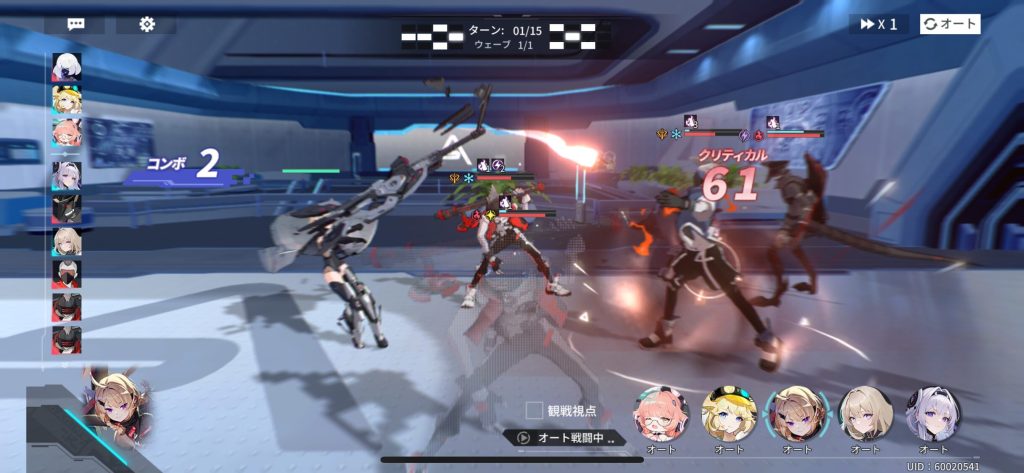The image size is (1024, 473).
Task: Tick the 観戦視点 spectator view checkbox
Action: click(535, 410)
